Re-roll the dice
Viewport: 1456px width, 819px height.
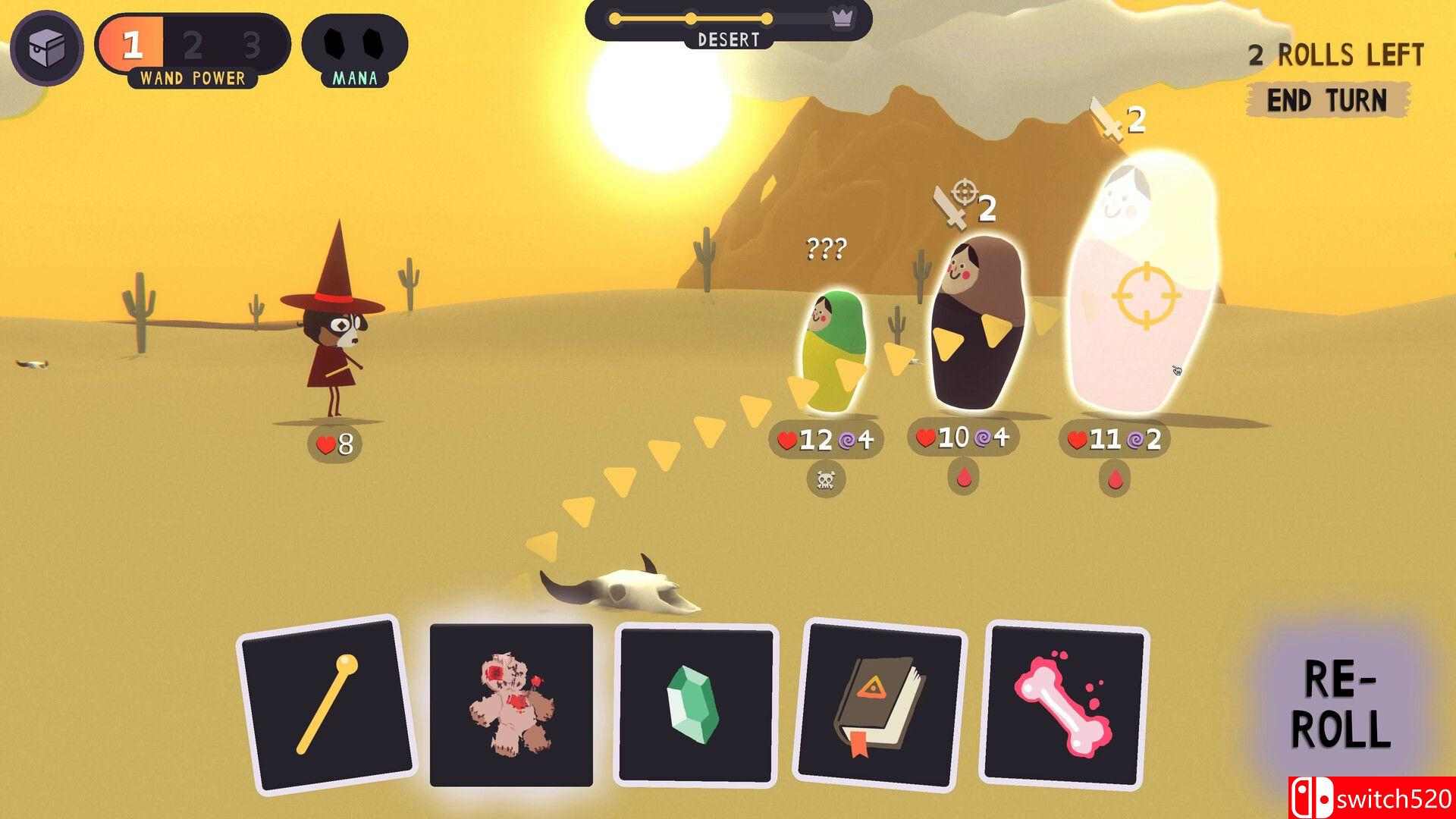pos(1341,705)
